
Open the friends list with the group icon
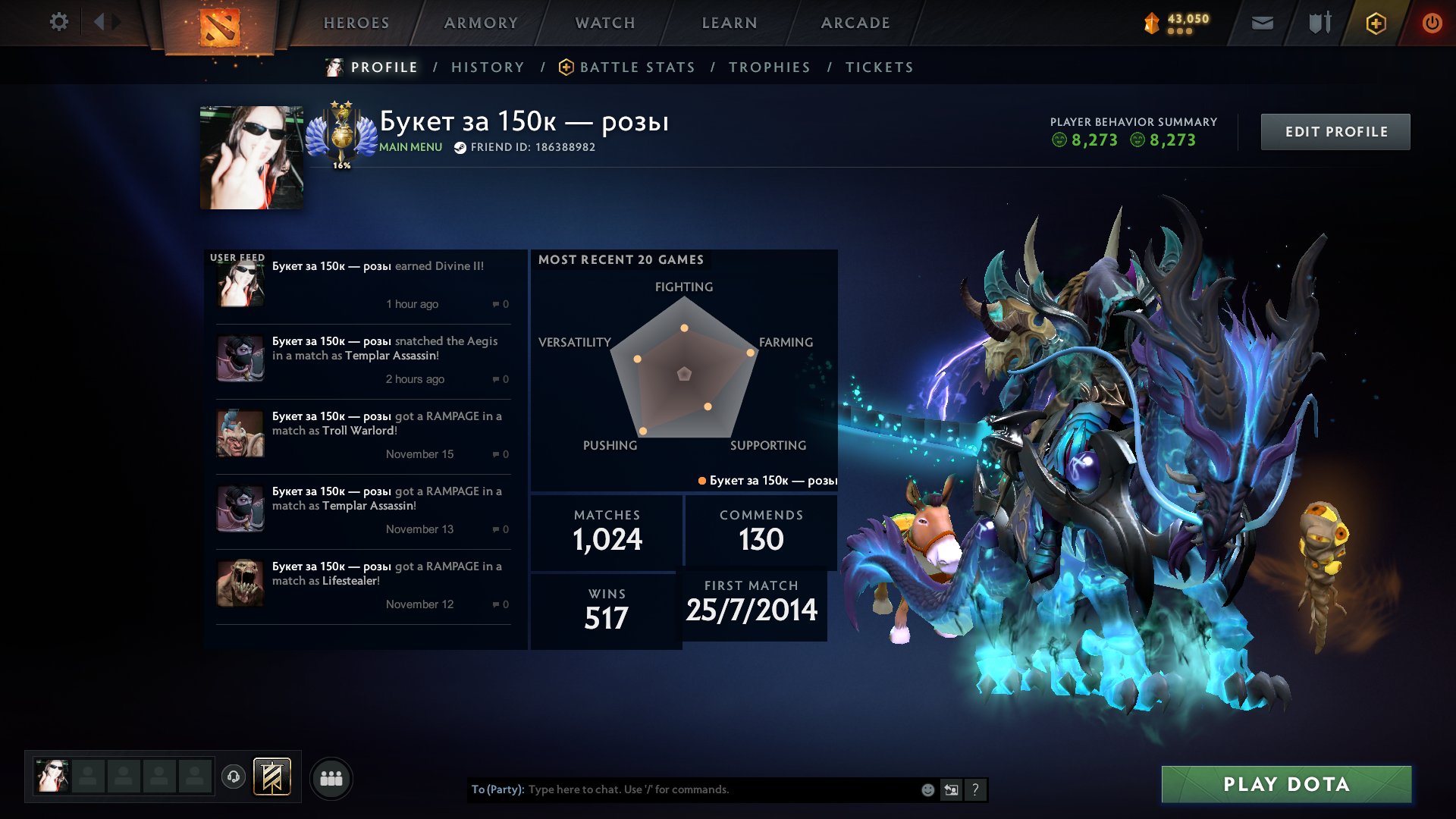point(331,777)
